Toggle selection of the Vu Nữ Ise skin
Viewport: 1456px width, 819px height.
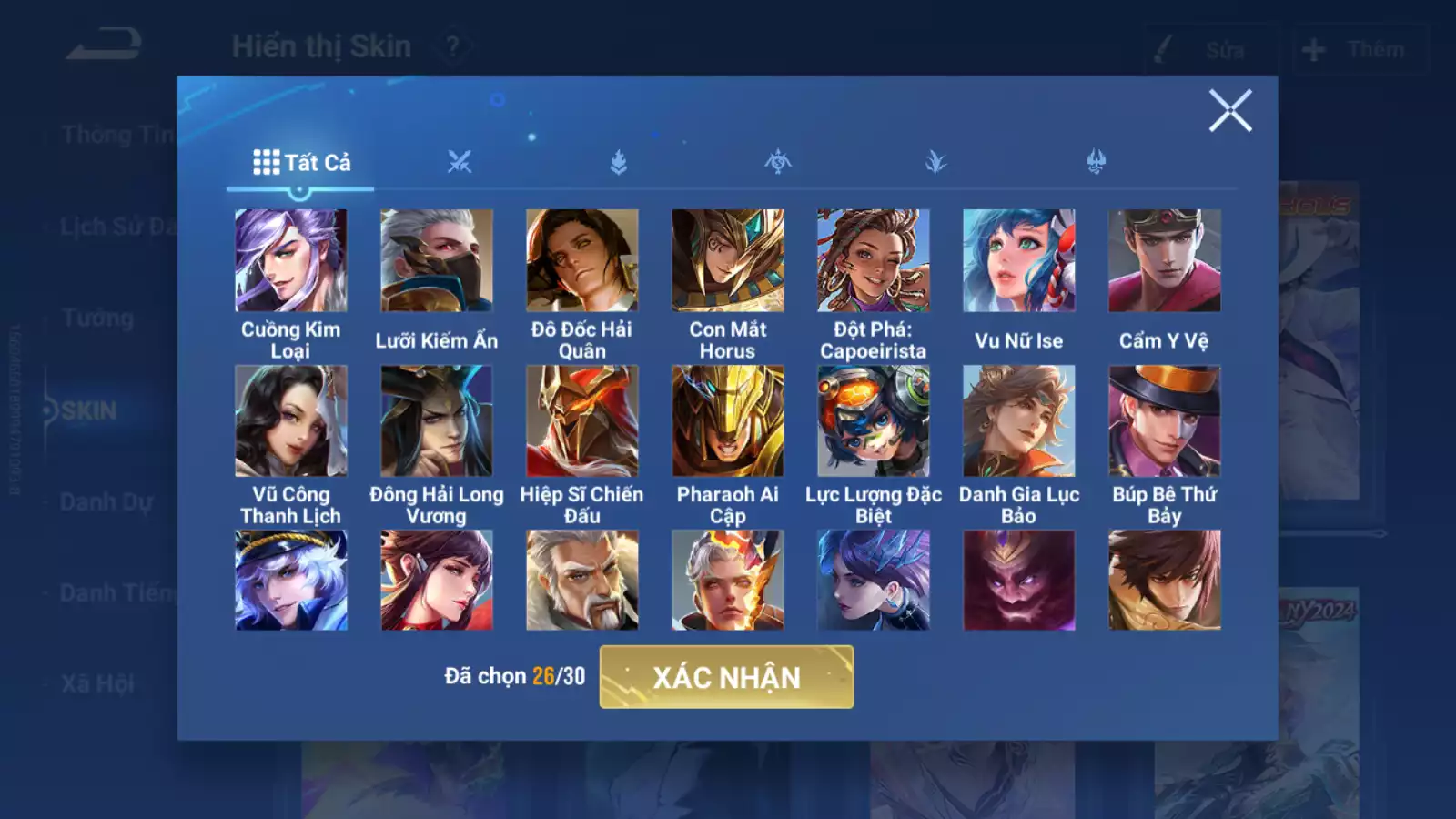click(x=1019, y=260)
